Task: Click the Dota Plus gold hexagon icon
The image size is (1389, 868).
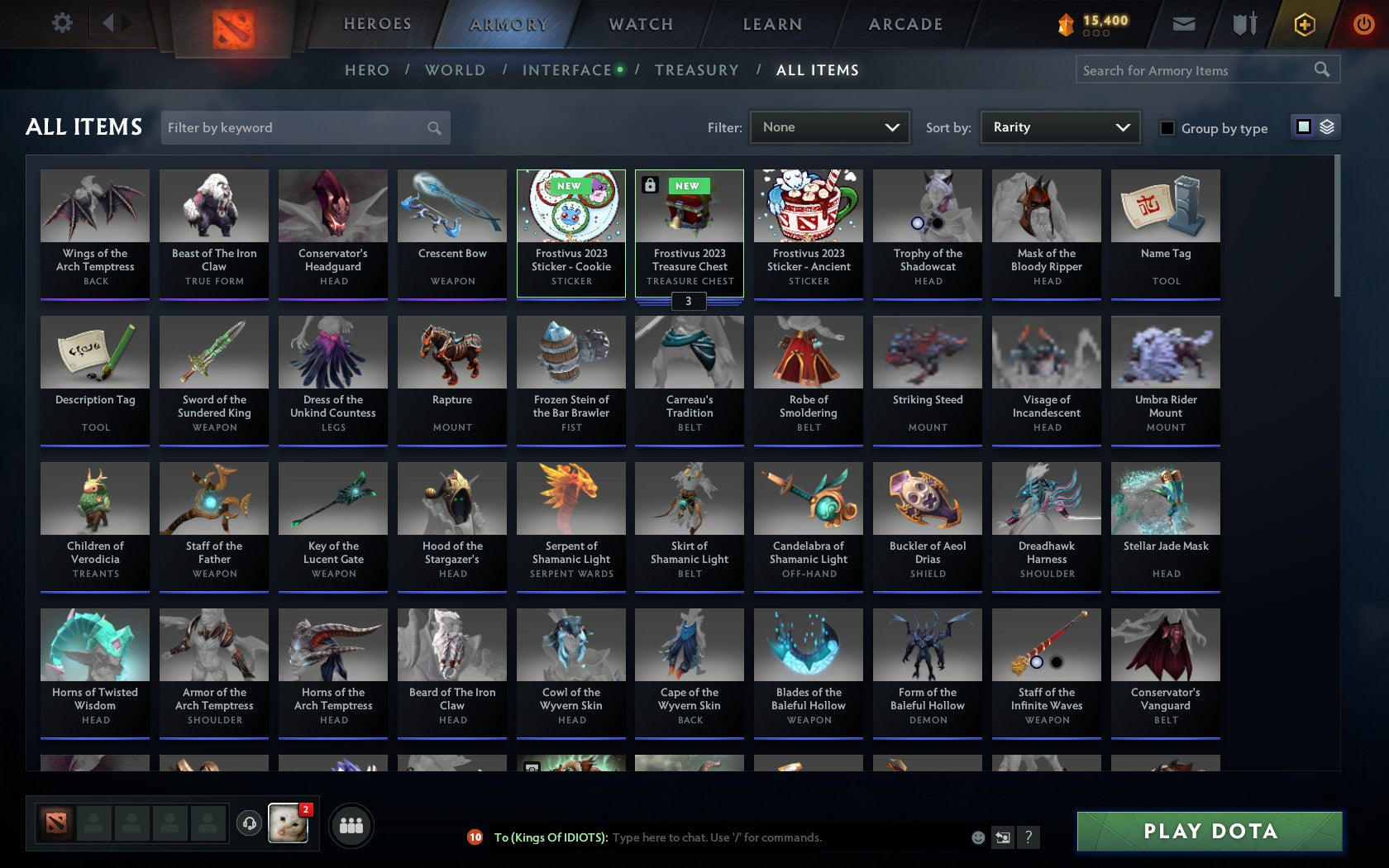Action: [x=1305, y=23]
